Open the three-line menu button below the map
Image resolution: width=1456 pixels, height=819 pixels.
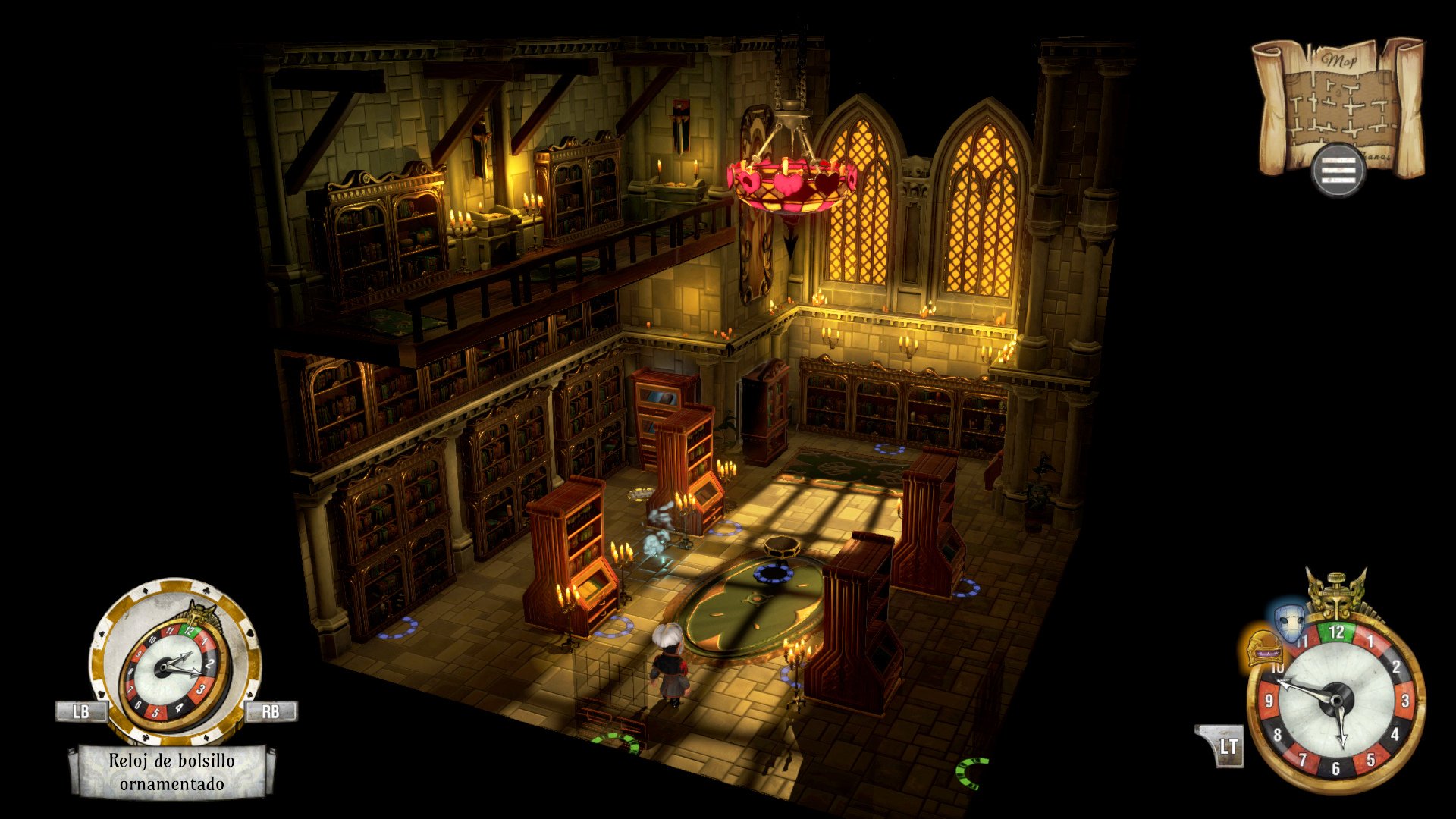pyautogui.click(x=1338, y=171)
